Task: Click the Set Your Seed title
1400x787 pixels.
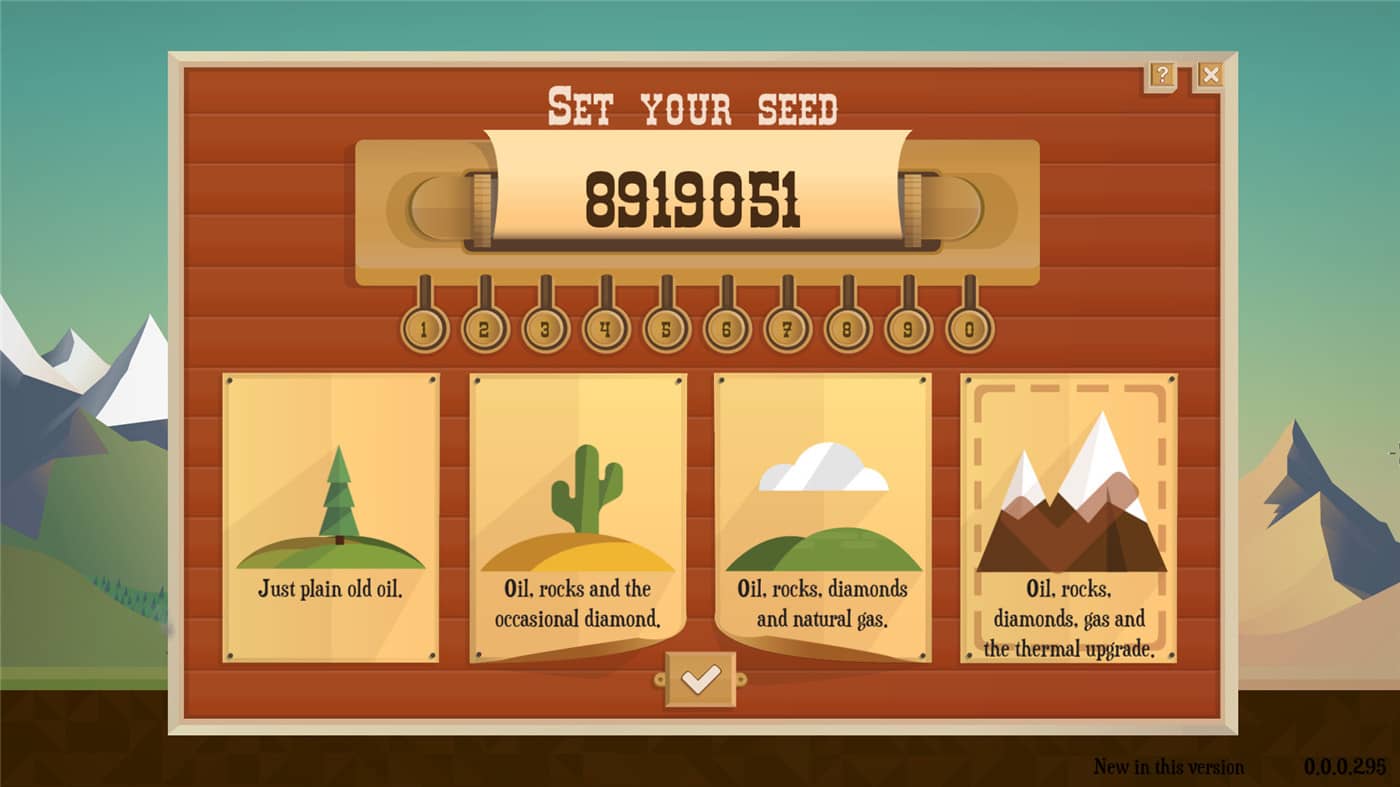Action: coord(693,108)
